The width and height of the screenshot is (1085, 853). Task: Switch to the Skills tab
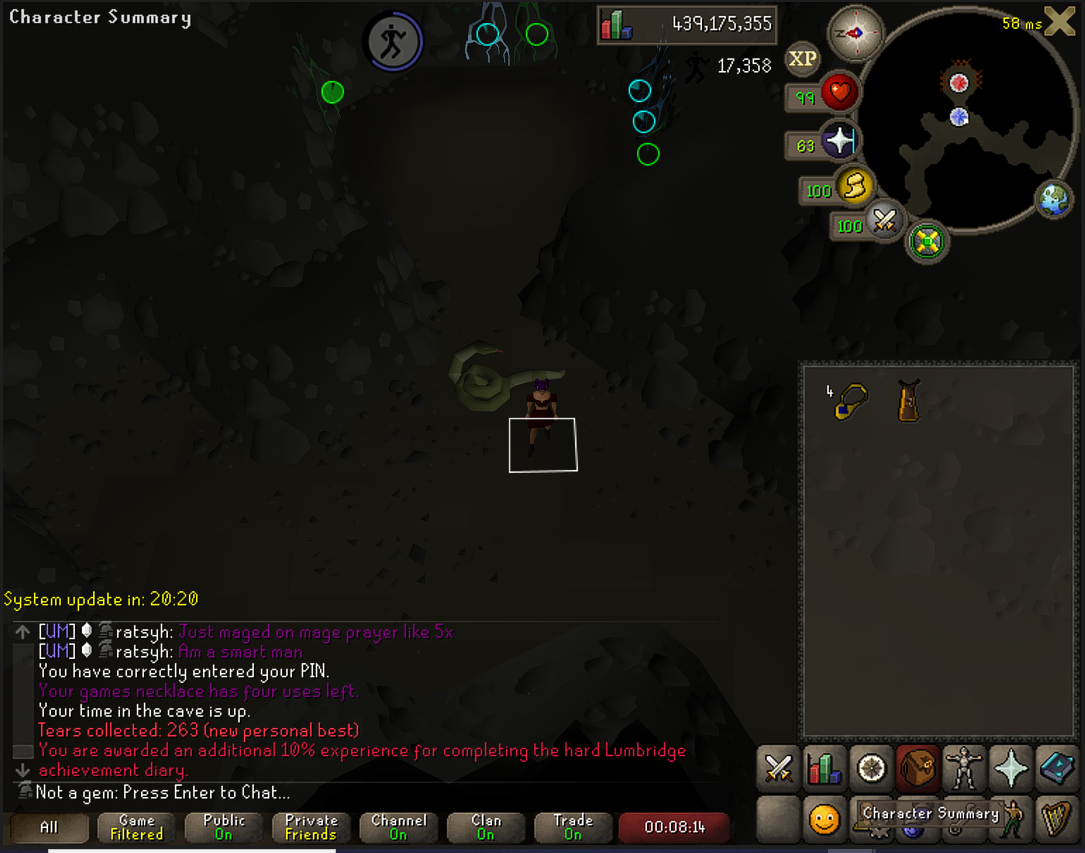coord(824,768)
